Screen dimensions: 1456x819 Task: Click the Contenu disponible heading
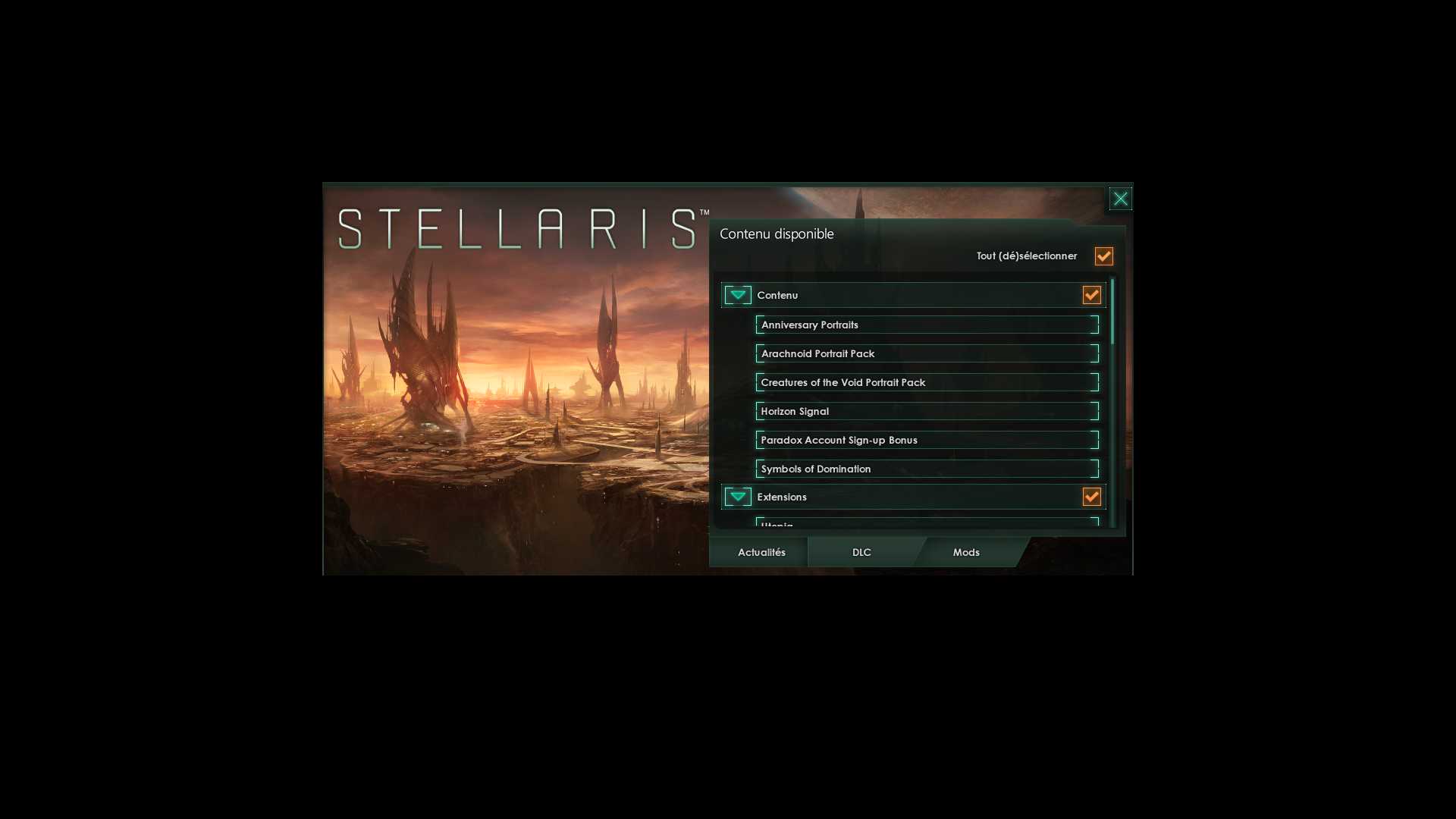[x=776, y=234]
